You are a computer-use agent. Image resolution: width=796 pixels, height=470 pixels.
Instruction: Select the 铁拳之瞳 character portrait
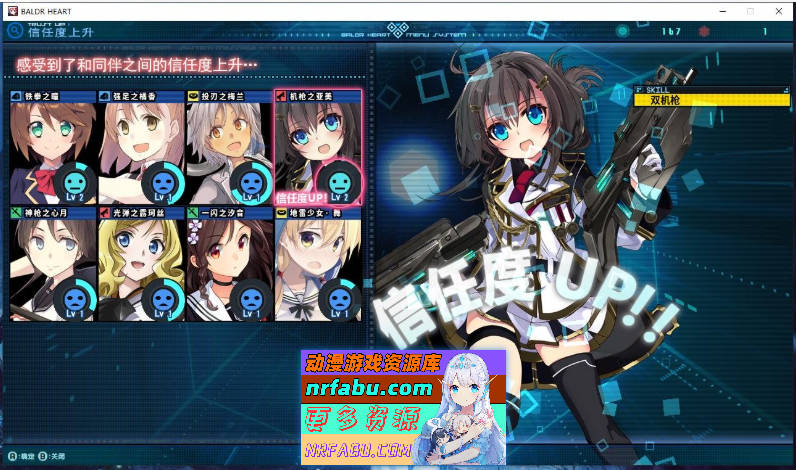53,148
